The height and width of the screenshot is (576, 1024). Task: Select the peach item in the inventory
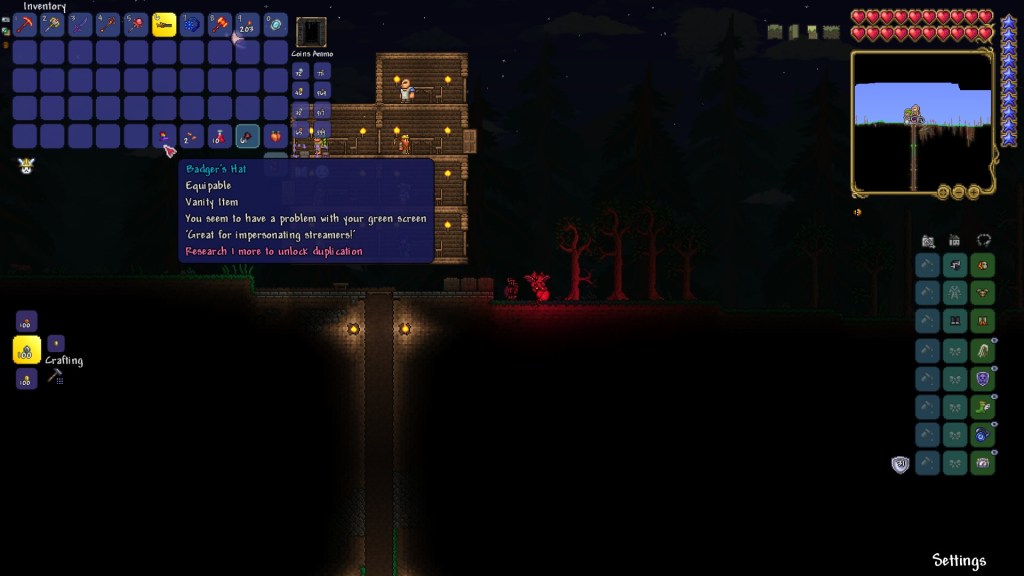[276, 137]
